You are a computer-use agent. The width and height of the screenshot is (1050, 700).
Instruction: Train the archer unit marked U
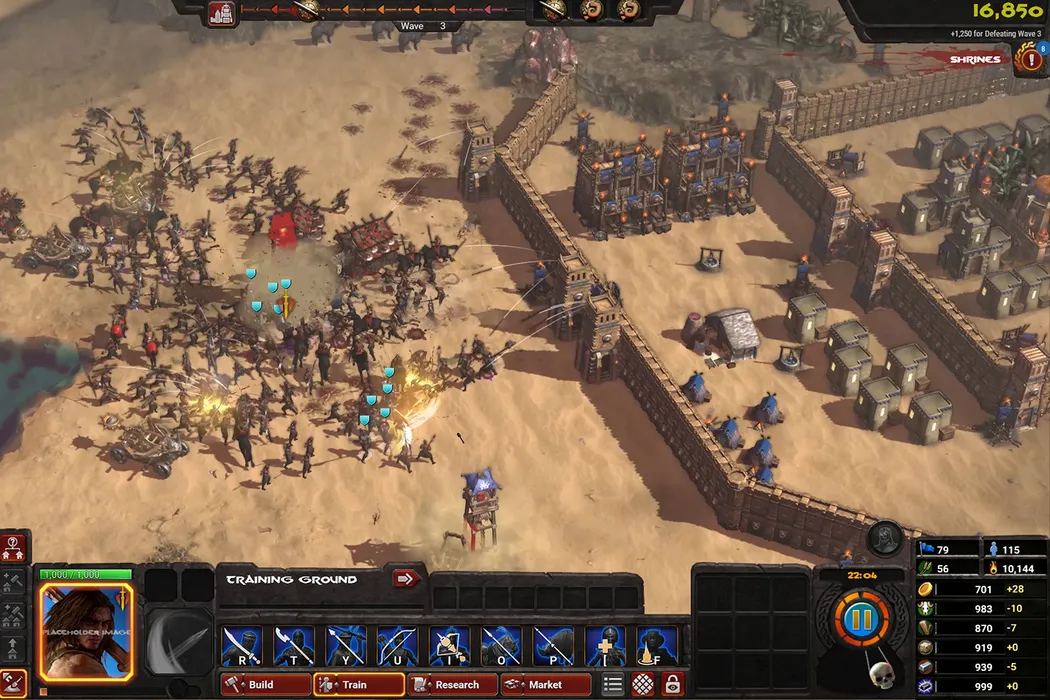(398, 646)
